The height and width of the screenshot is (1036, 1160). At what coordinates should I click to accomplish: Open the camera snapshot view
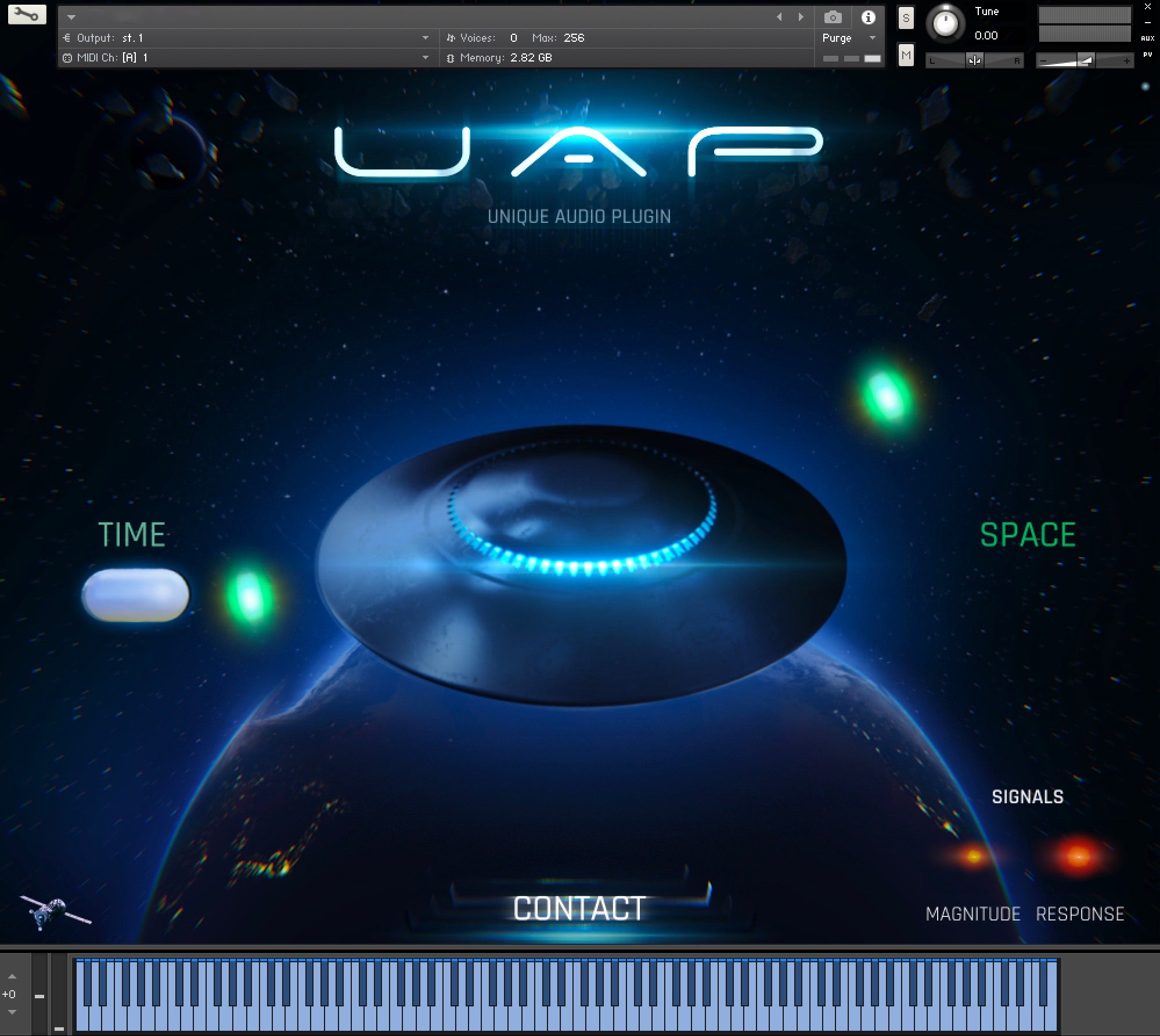tap(833, 17)
